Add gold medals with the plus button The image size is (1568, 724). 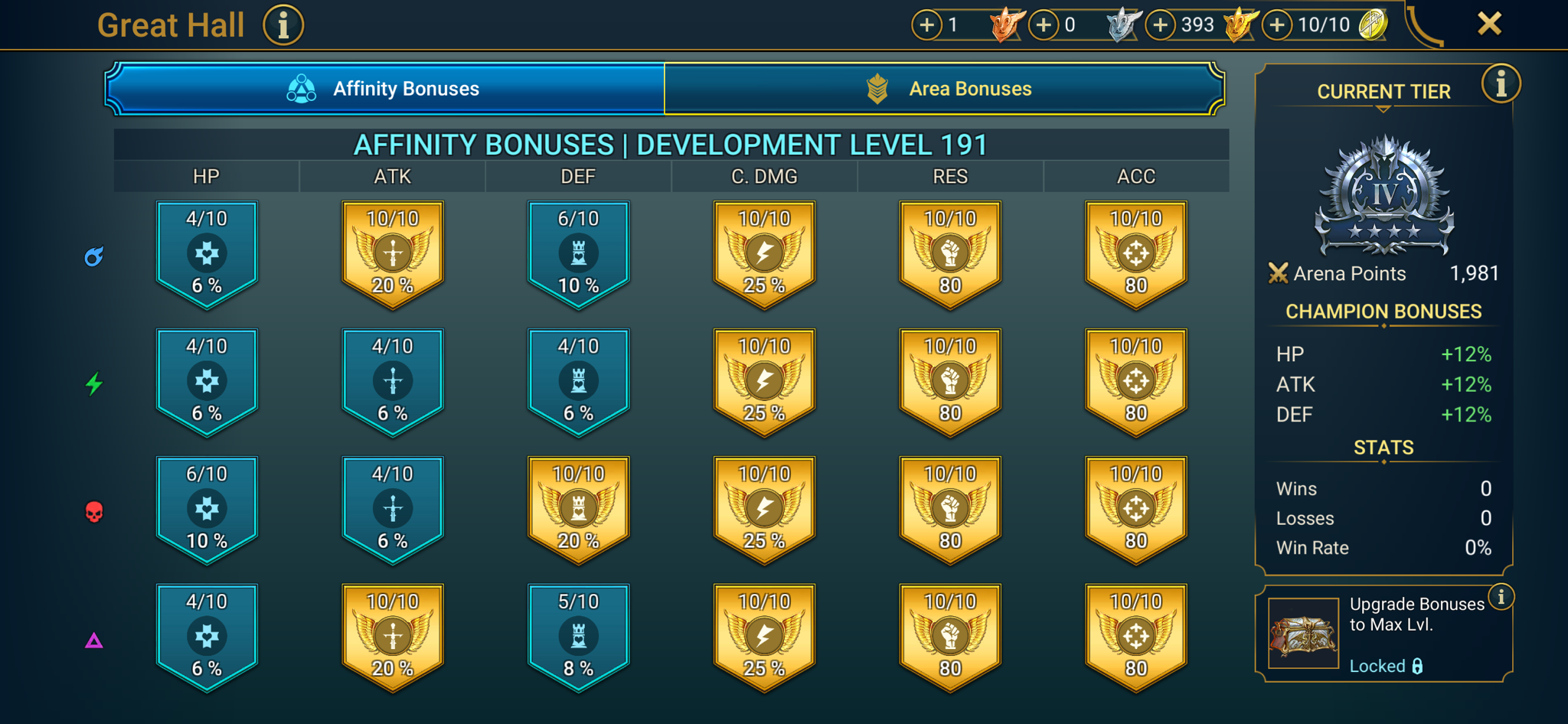pyautogui.click(x=1160, y=24)
